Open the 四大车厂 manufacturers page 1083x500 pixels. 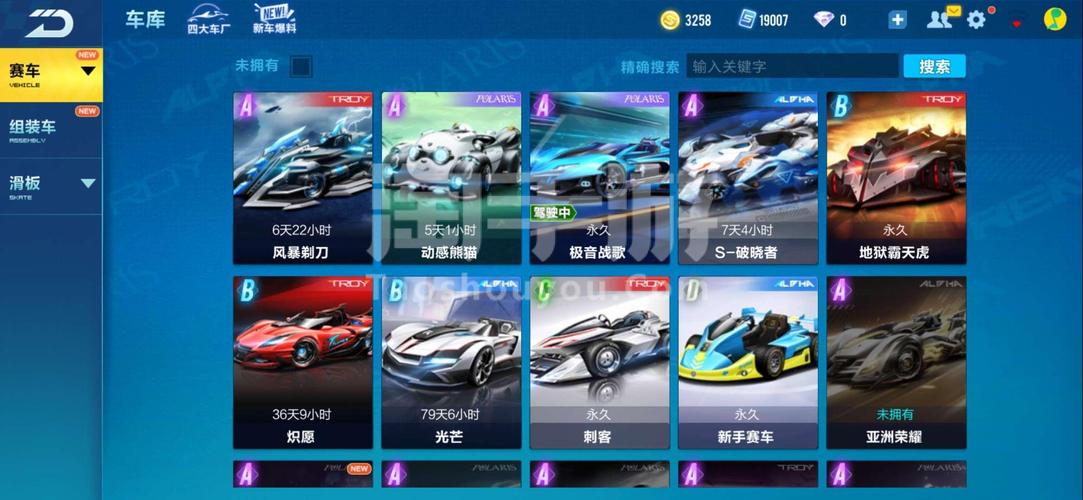click(208, 20)
